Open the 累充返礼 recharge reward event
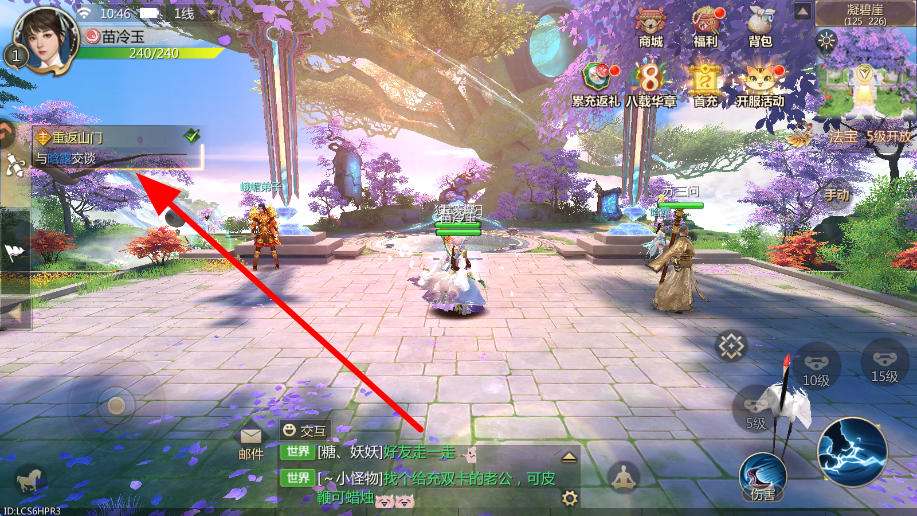Viewport: 917px width, 516px height. pos(596,80)
